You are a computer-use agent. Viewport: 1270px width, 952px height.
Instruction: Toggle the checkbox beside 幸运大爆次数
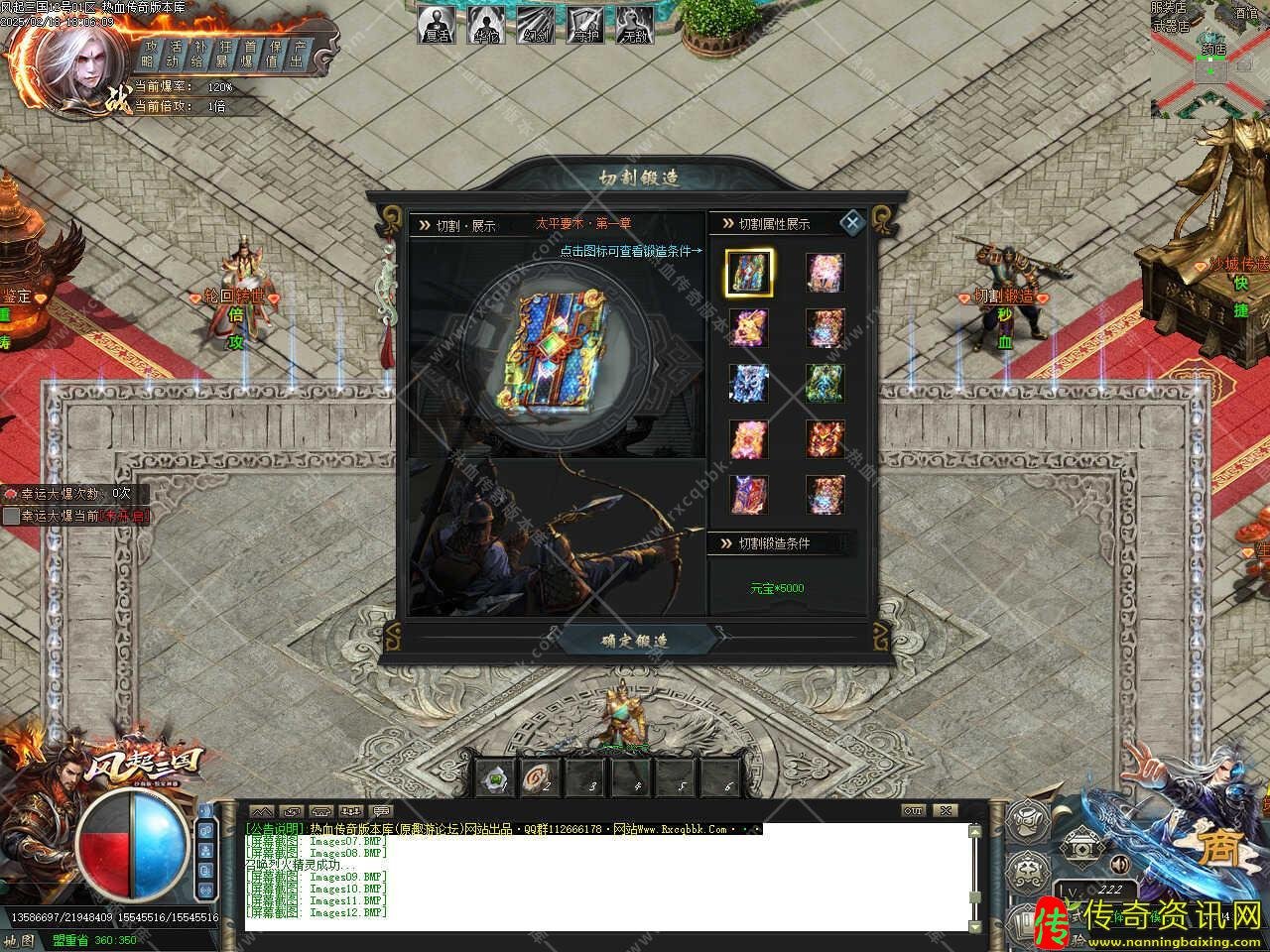click(x=11, y=493)
